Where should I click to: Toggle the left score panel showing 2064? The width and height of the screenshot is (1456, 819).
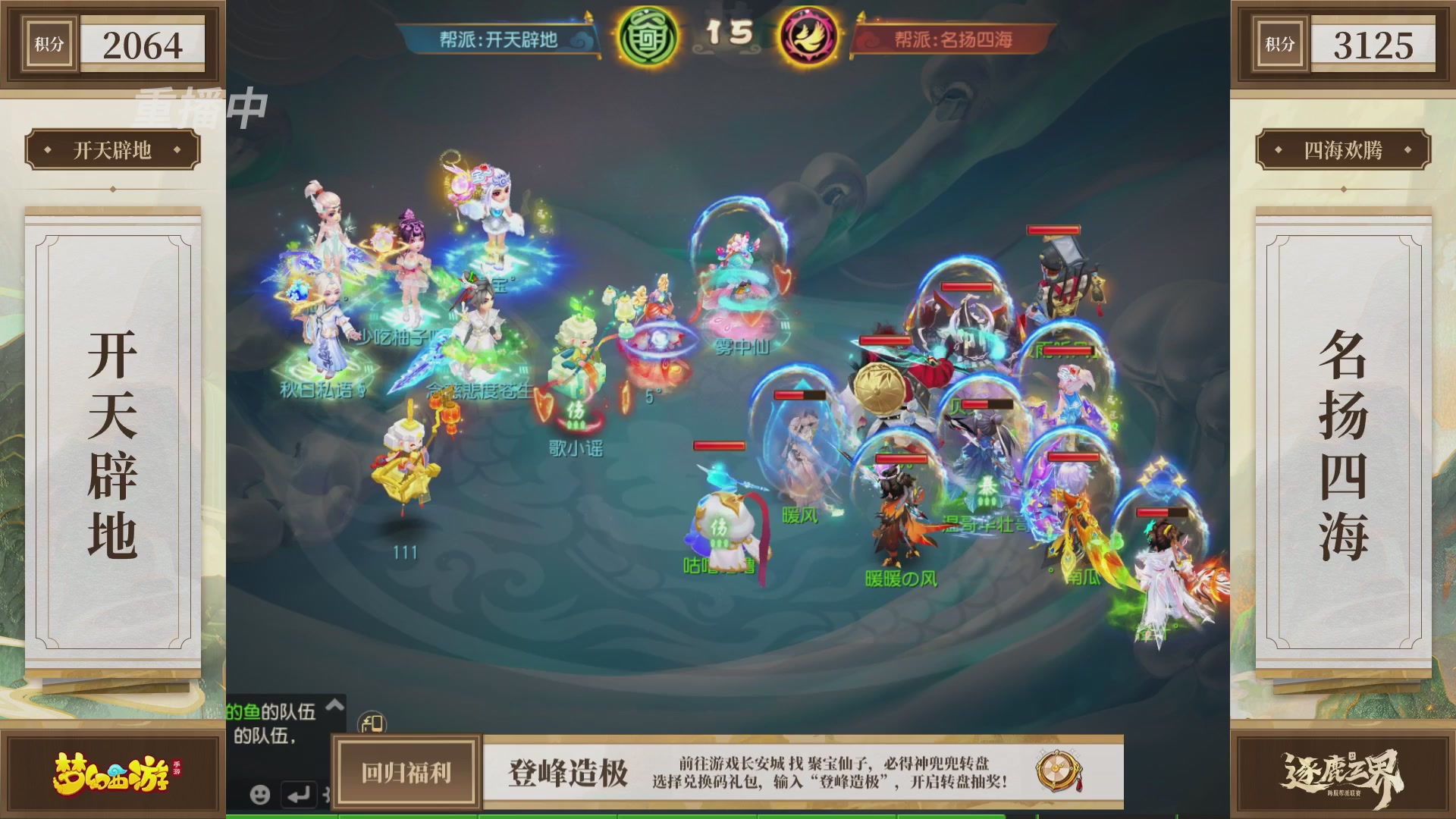114,44
